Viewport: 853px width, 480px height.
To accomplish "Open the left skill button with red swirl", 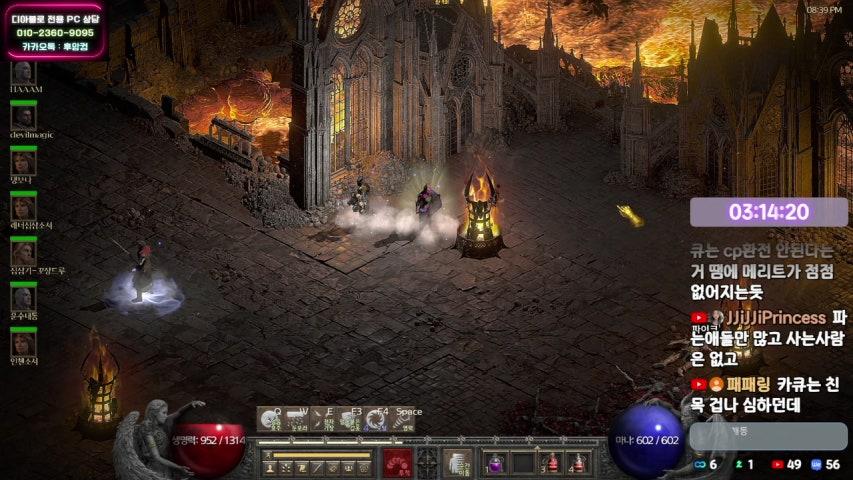I will coord(397,463).
